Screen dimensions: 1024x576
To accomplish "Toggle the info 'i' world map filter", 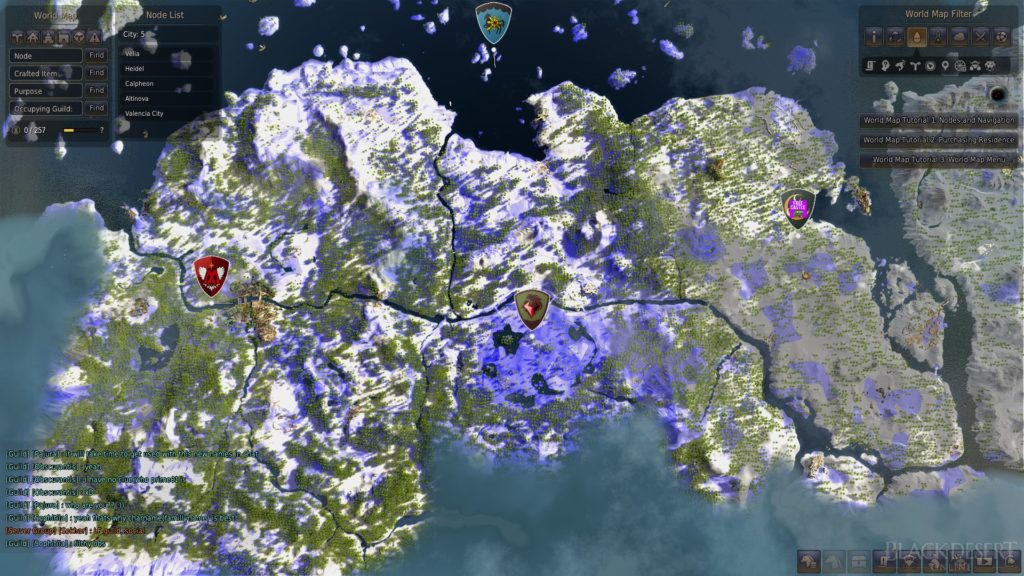I will (x=874, y=37).
